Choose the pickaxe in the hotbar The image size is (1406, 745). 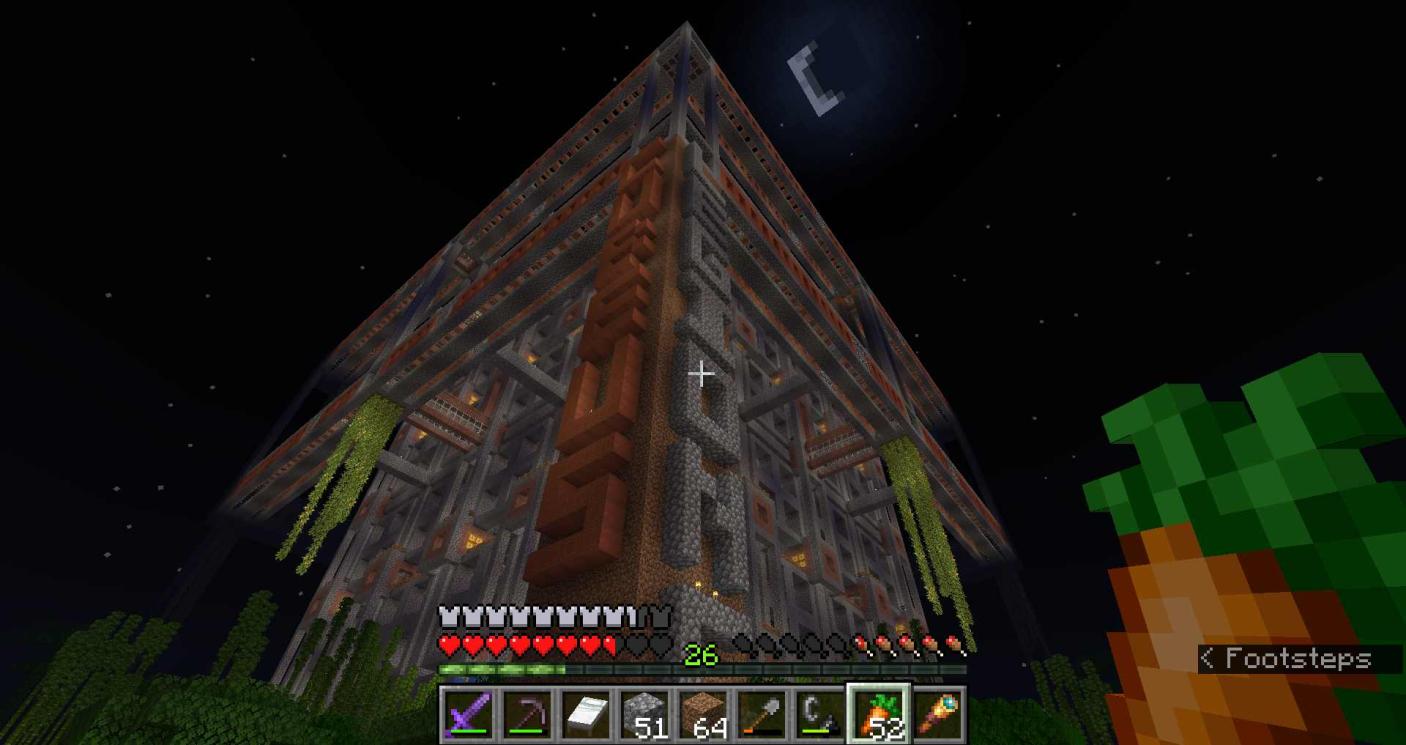click(x=526, y=714)
